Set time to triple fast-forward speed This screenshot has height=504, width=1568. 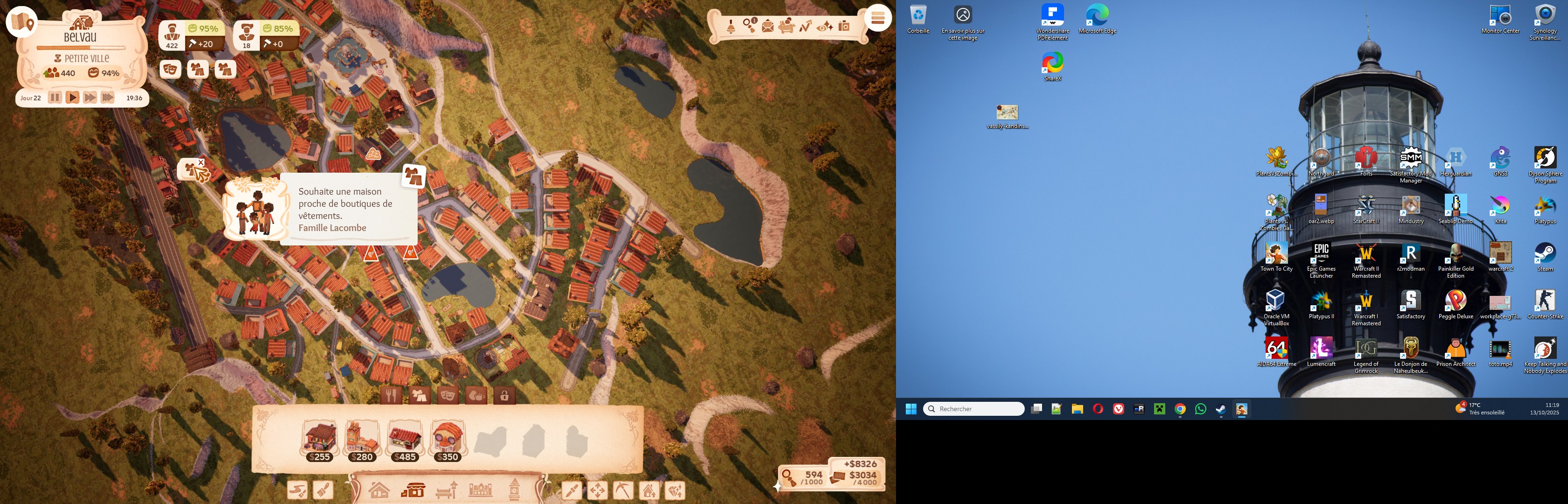[108, 98]
